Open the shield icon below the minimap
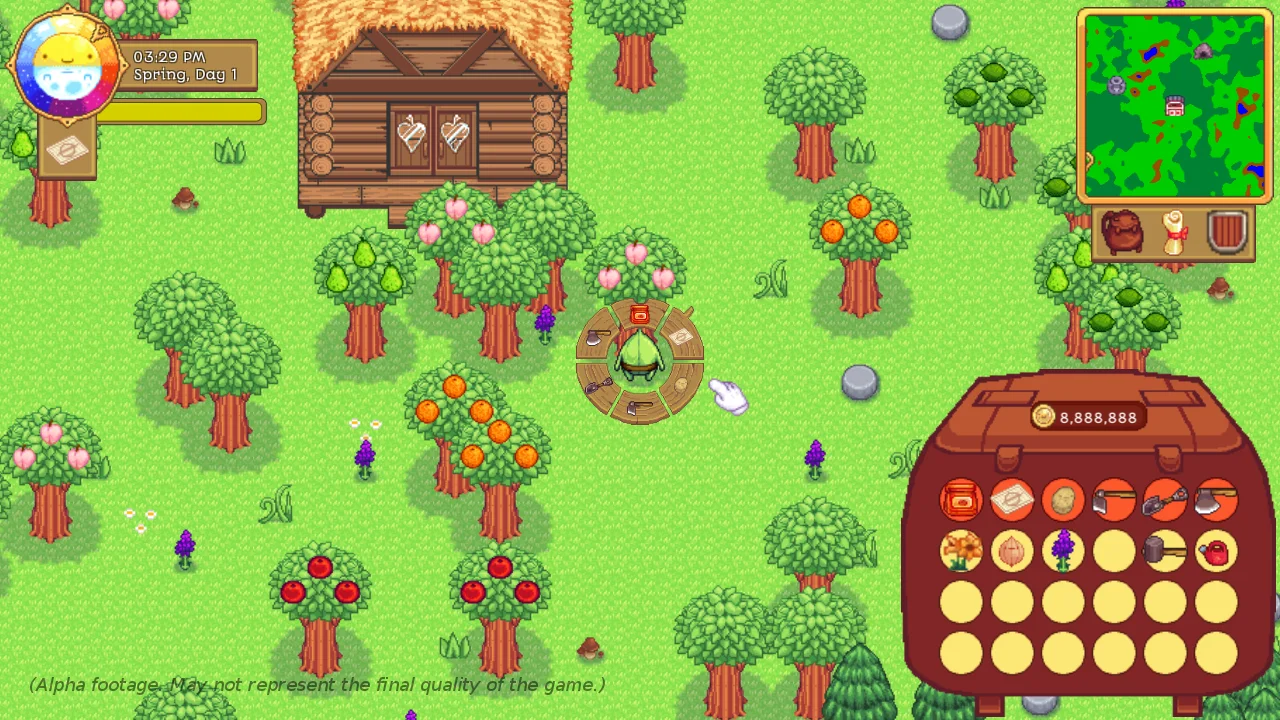 1227,232
